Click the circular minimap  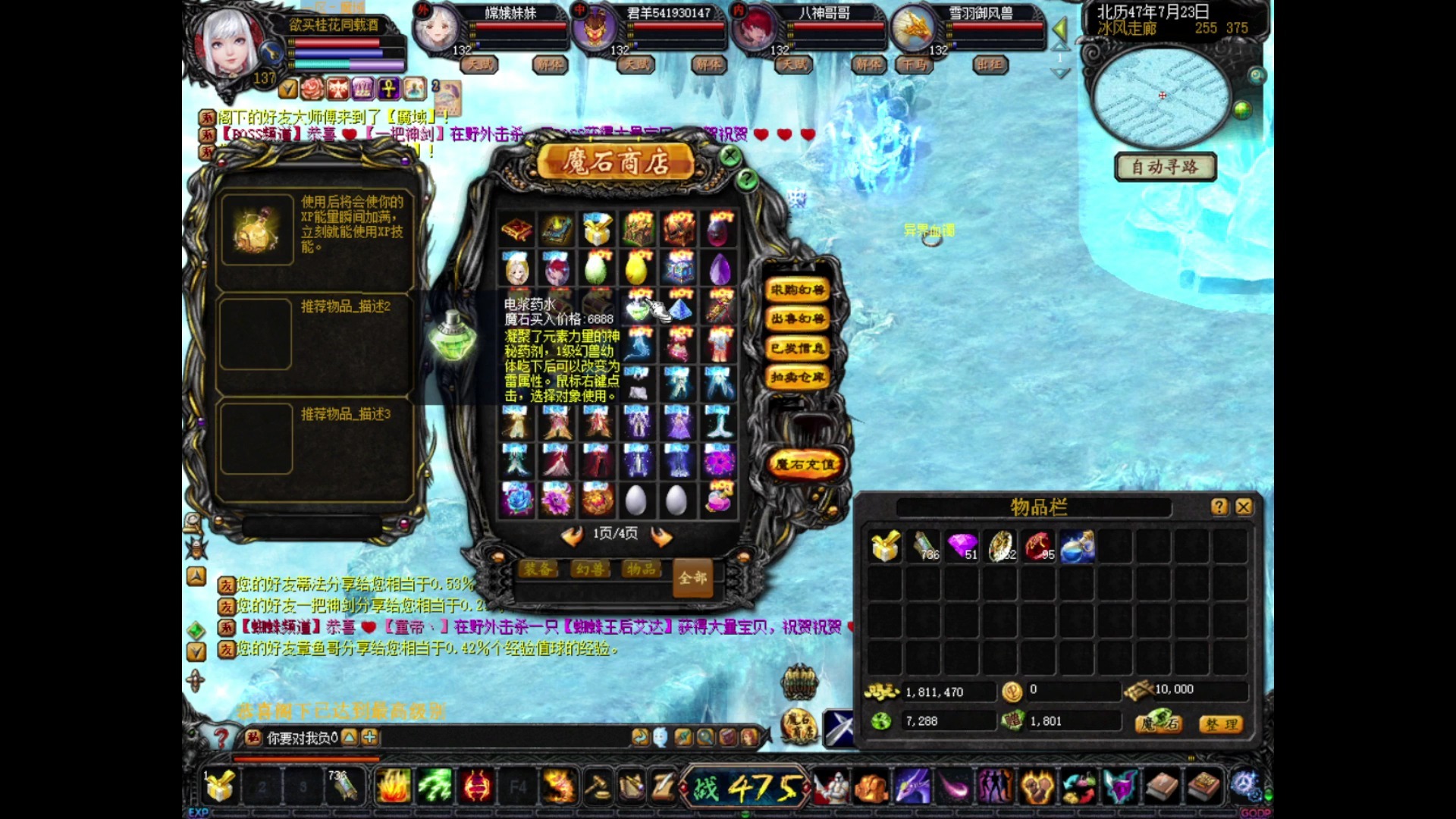1161,97
